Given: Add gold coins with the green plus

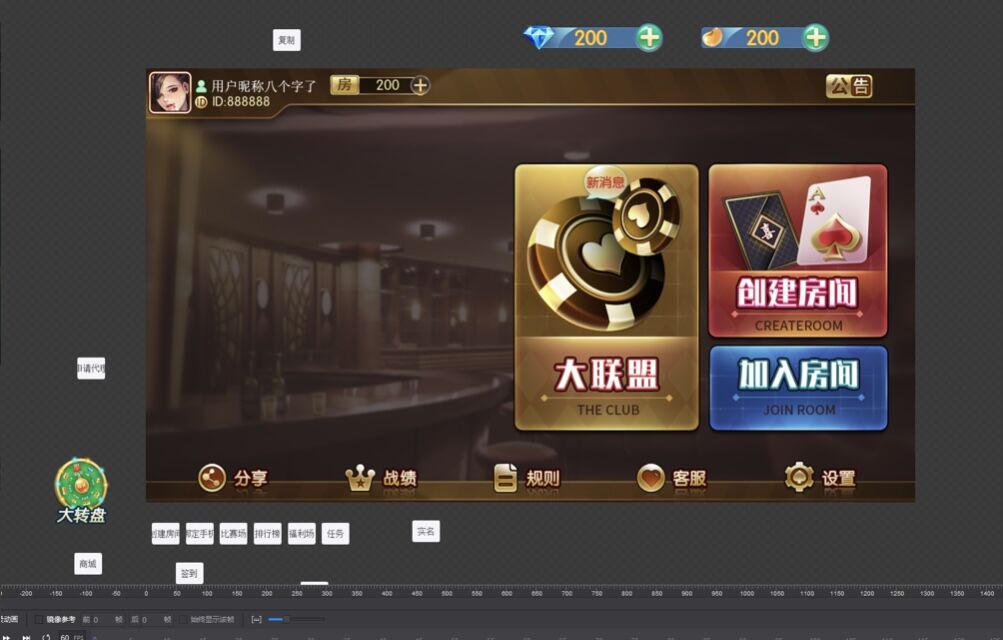Looking at the screenshot, I should click(816, 38).
